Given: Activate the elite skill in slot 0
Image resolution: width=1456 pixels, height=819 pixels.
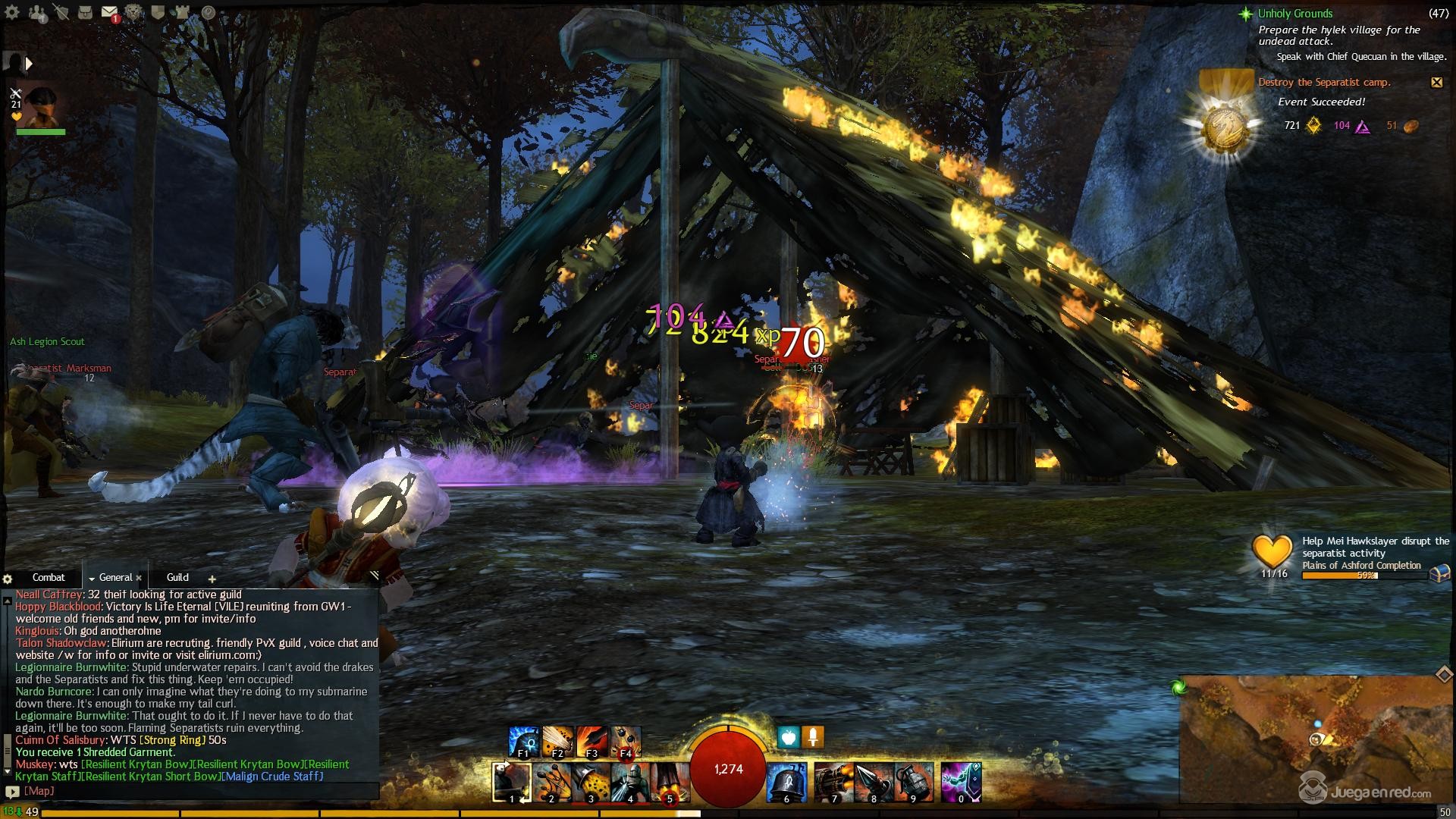Looking at the screenshot, I should point(961,782).
